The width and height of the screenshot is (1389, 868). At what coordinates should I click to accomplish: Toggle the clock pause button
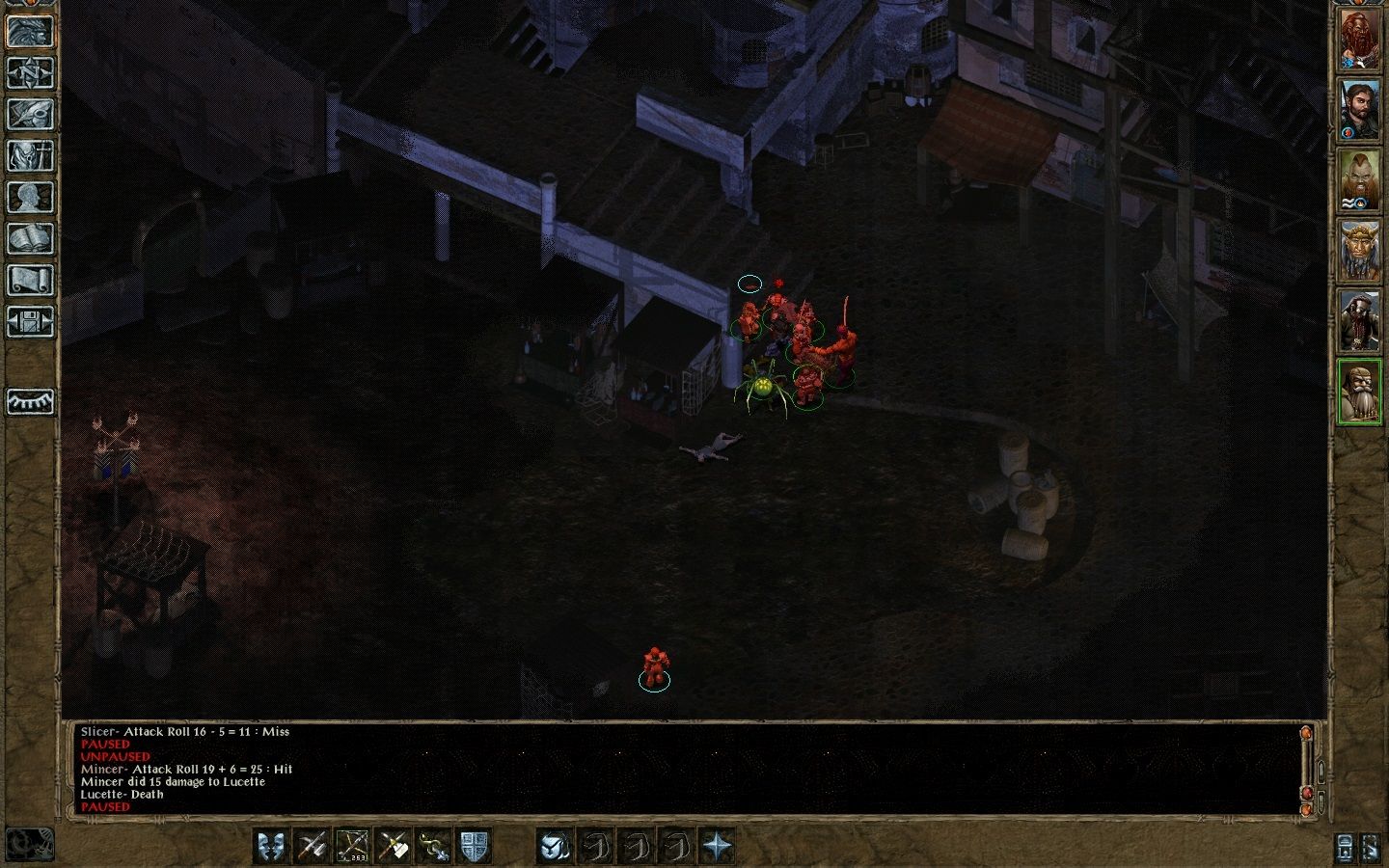point(29,845)
